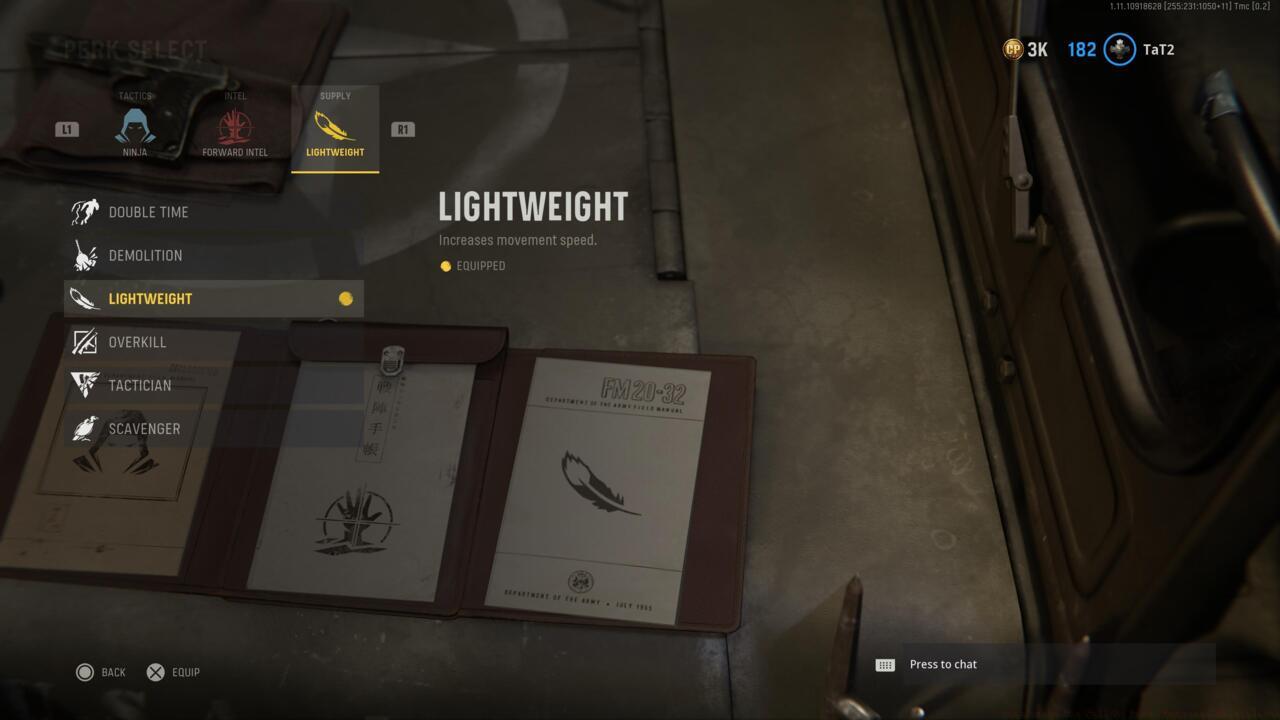
Task: Click the Back button
Action: (x=100, y=672)
